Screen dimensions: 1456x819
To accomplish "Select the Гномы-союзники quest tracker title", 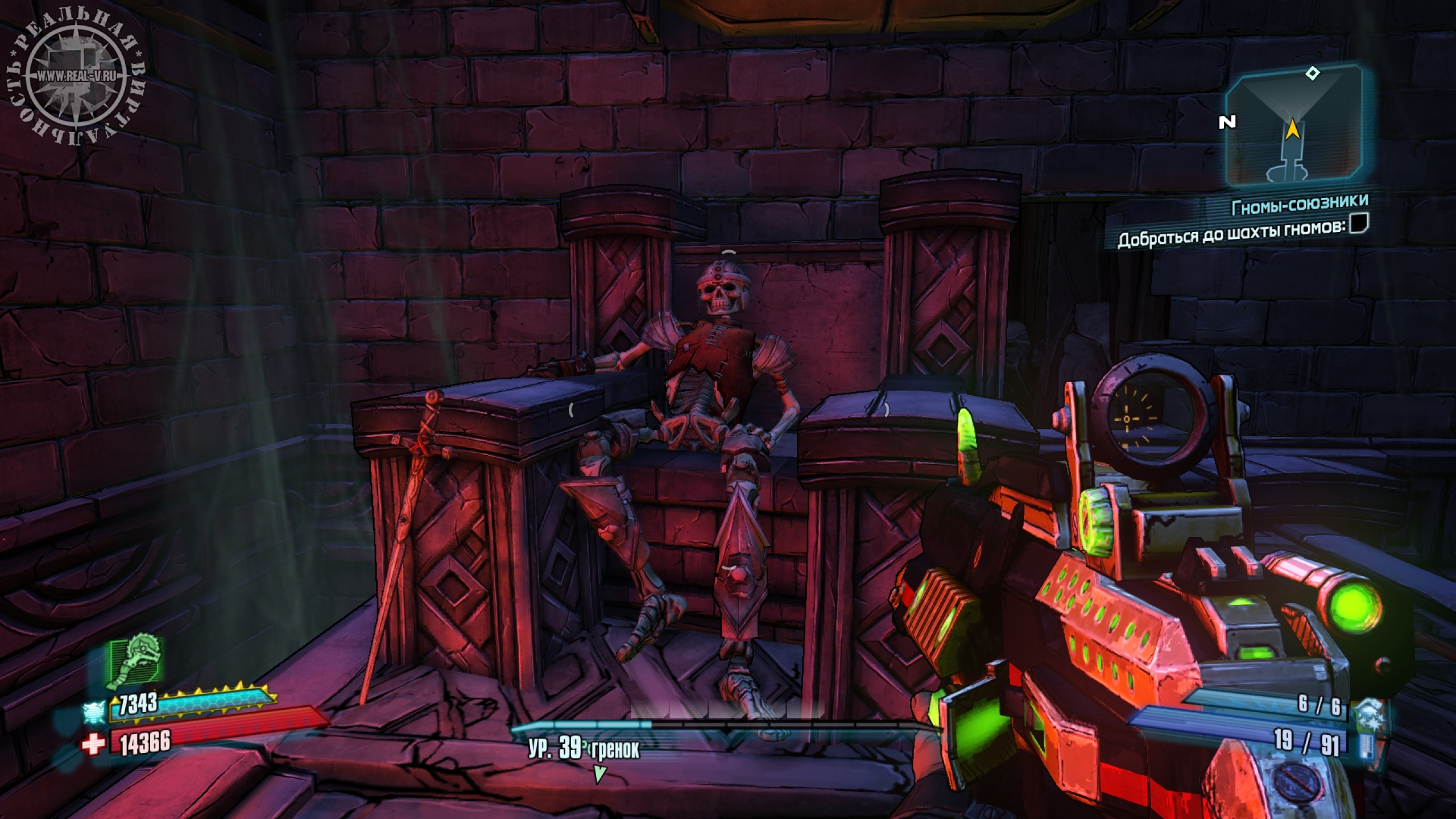I will click(1298, 206).
